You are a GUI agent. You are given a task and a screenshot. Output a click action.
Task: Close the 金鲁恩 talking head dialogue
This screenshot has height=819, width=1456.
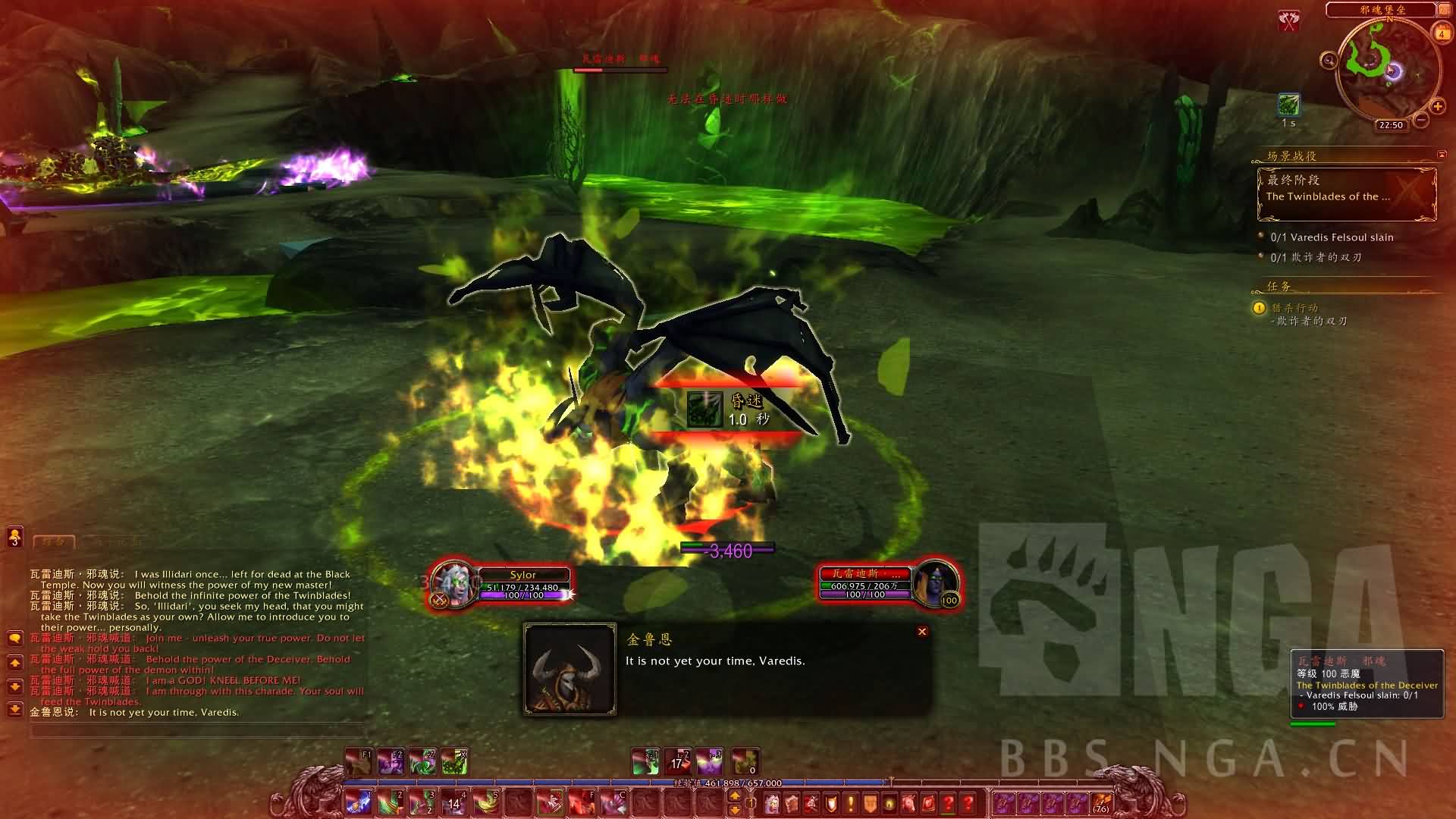922,632
